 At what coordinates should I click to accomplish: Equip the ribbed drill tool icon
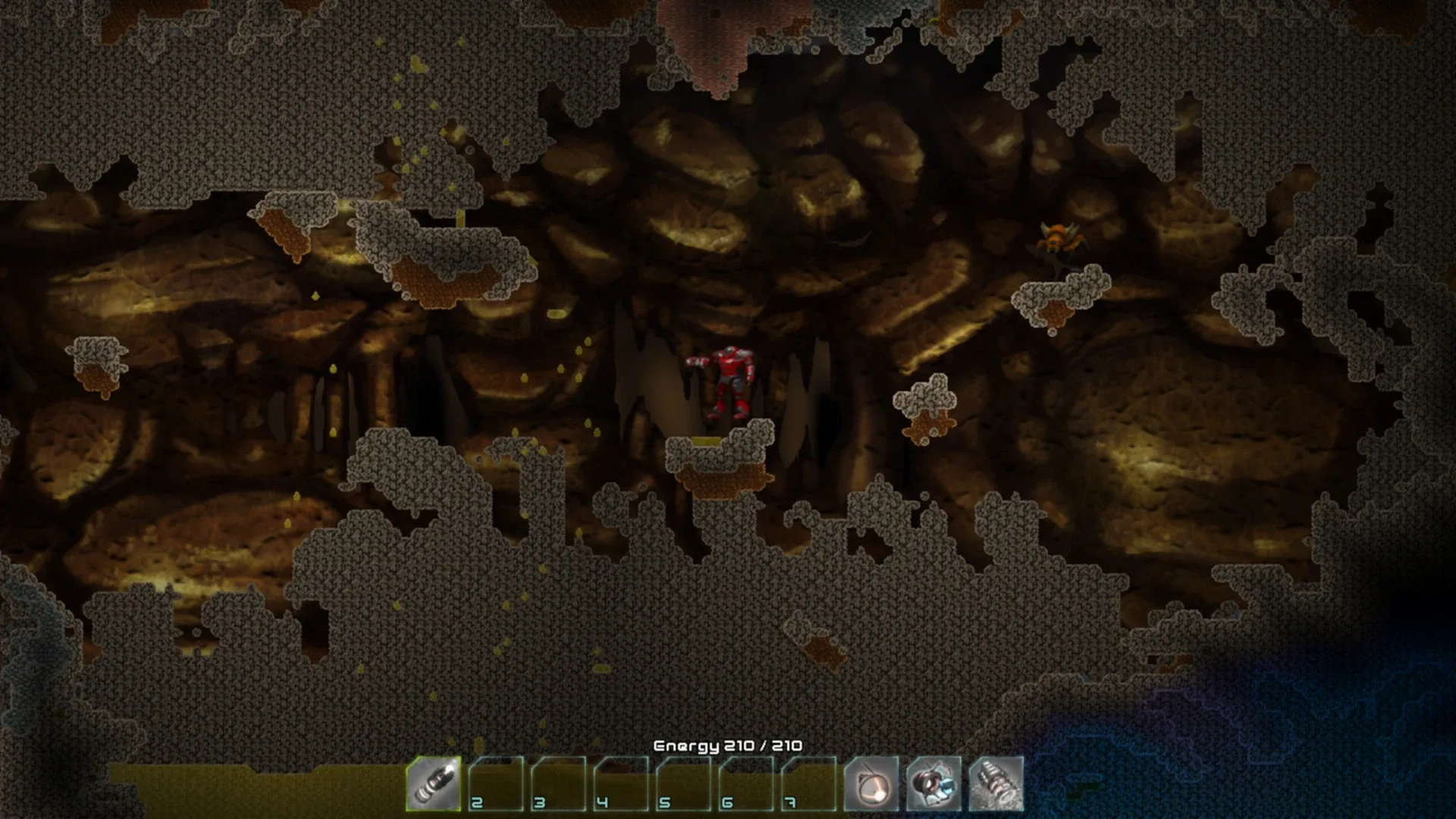(x=996, y=783)
